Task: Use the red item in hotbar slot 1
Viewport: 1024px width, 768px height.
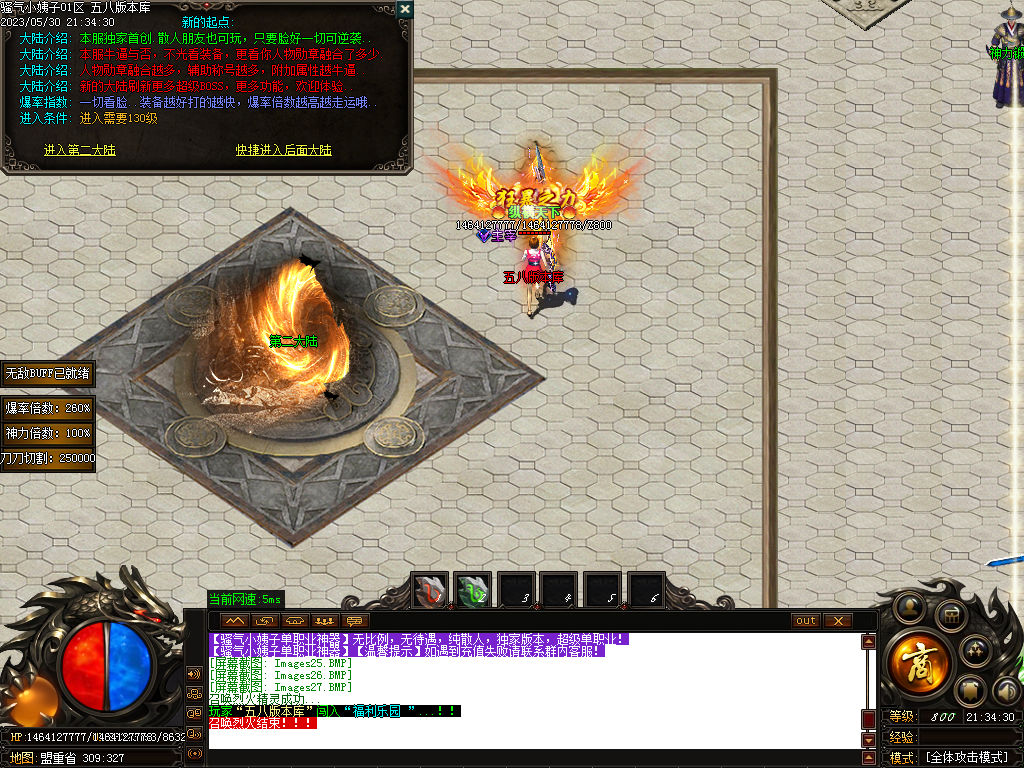Action: (x=431, y=591)
